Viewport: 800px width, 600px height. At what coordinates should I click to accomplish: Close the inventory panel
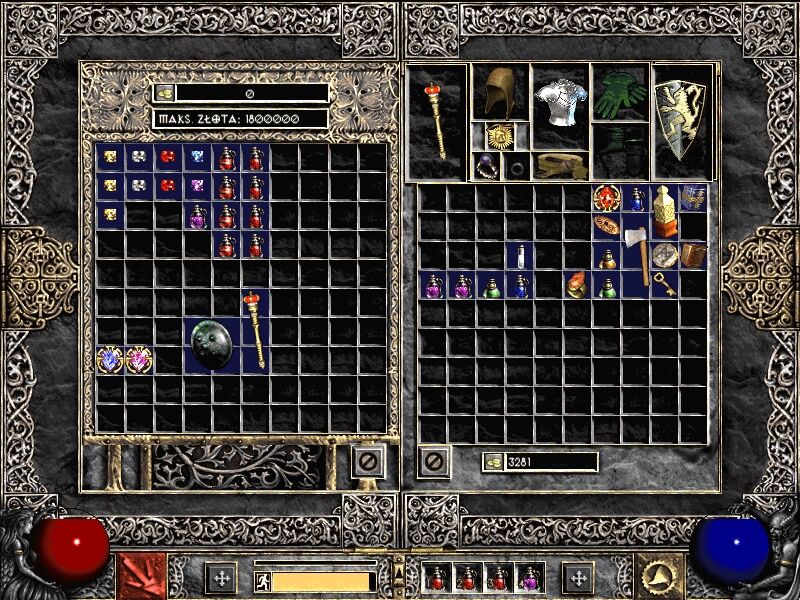tap(434, 462)
